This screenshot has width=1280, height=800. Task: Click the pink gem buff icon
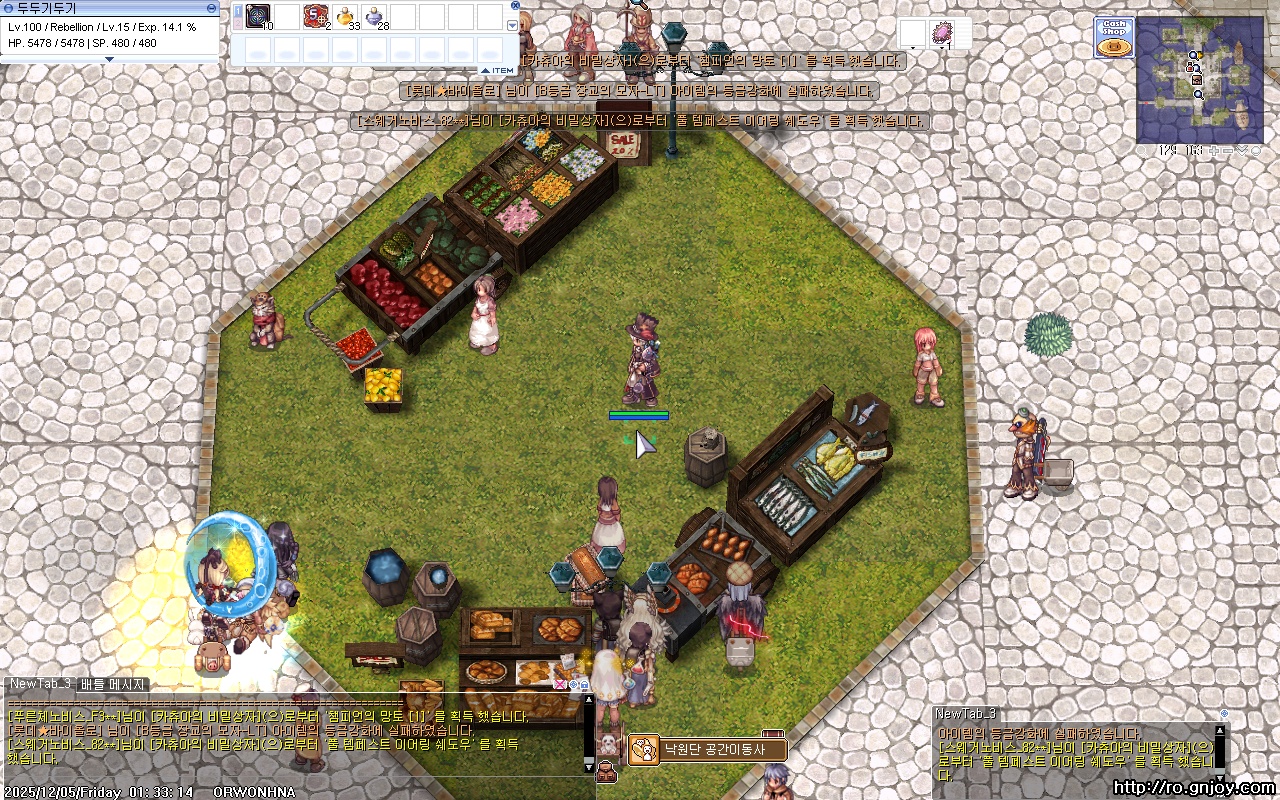click(941, 33)
